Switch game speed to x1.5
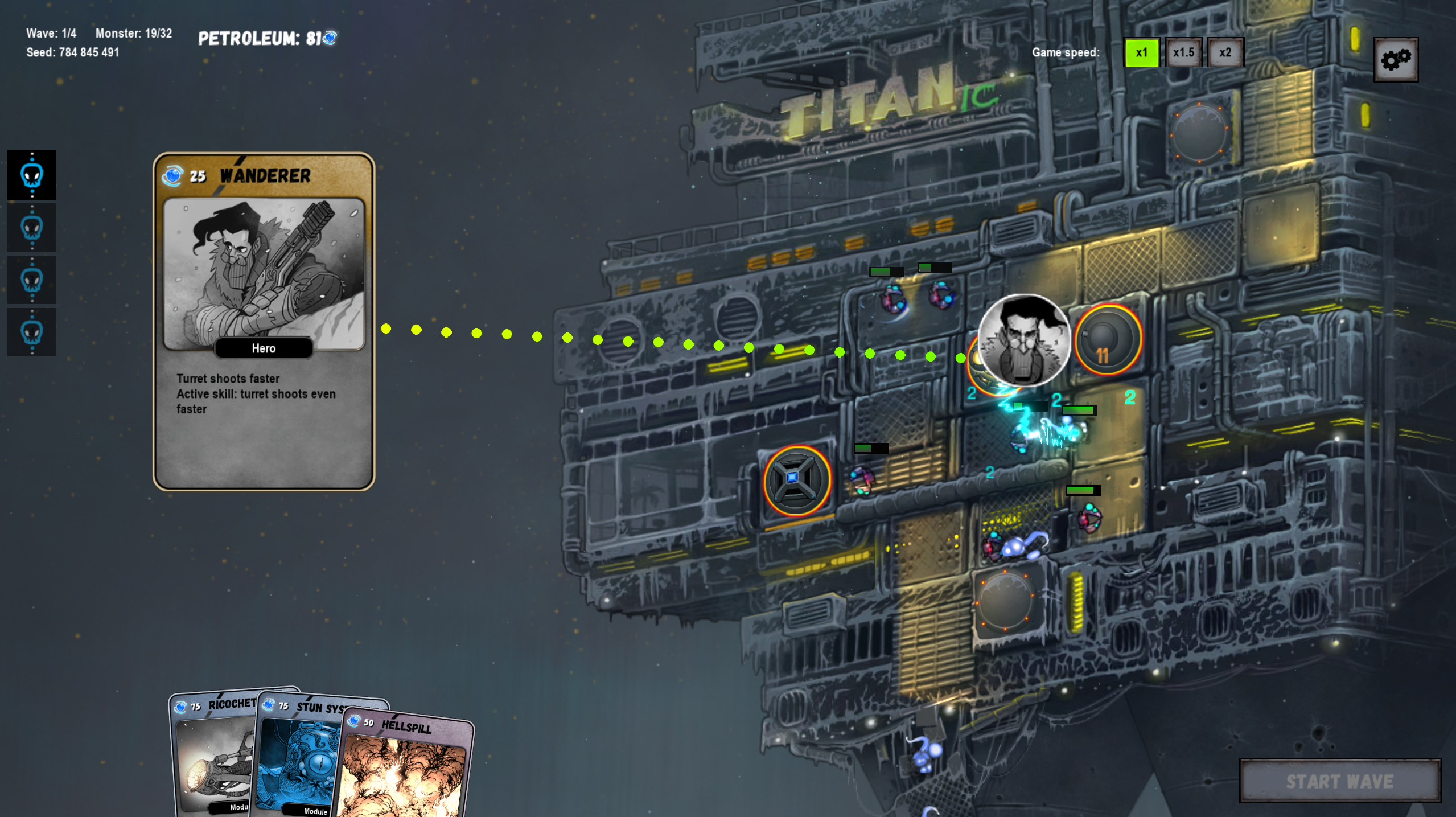Image resolution: width=1456 pixels, height=817 pixels. [x=1183, y=53]
